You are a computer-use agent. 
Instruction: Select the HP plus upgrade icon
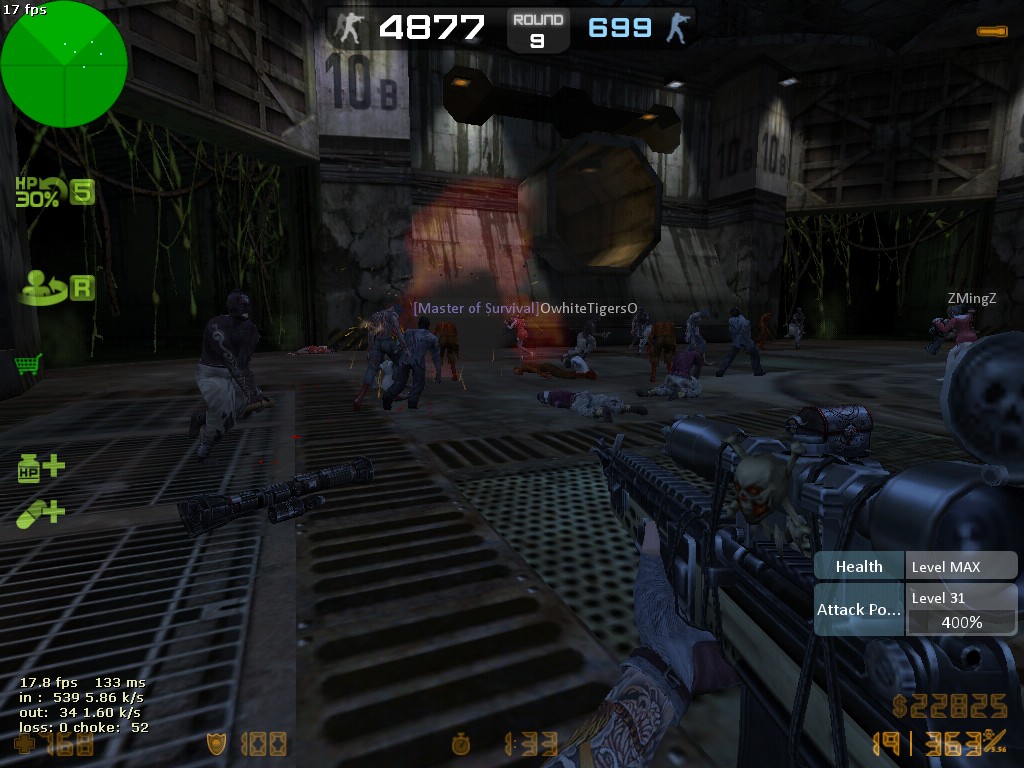pyautogui.click(x=41, y=467)
